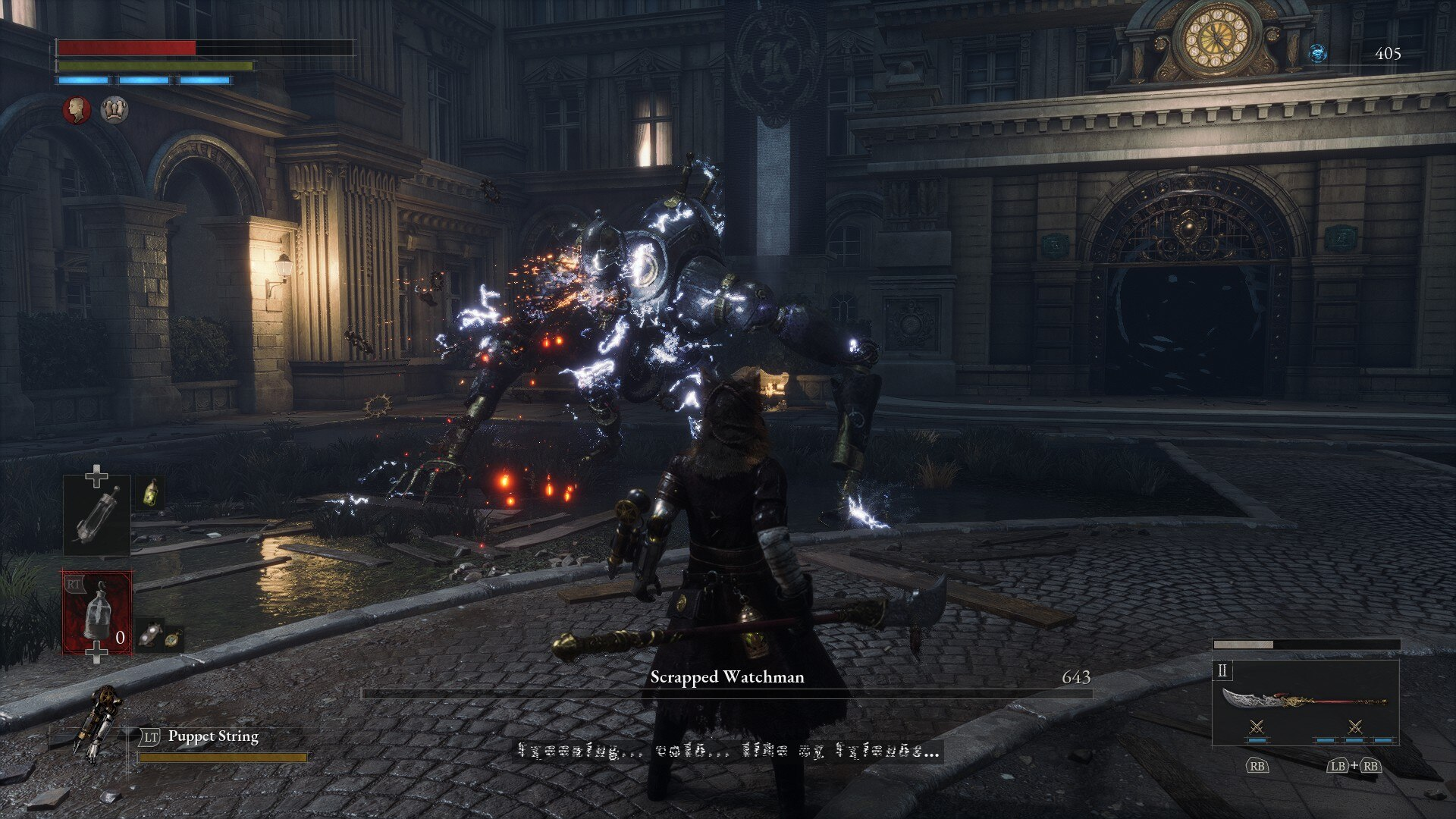
Task: Click the gray broken-fist status icon
Action: (x=115, y=110)
